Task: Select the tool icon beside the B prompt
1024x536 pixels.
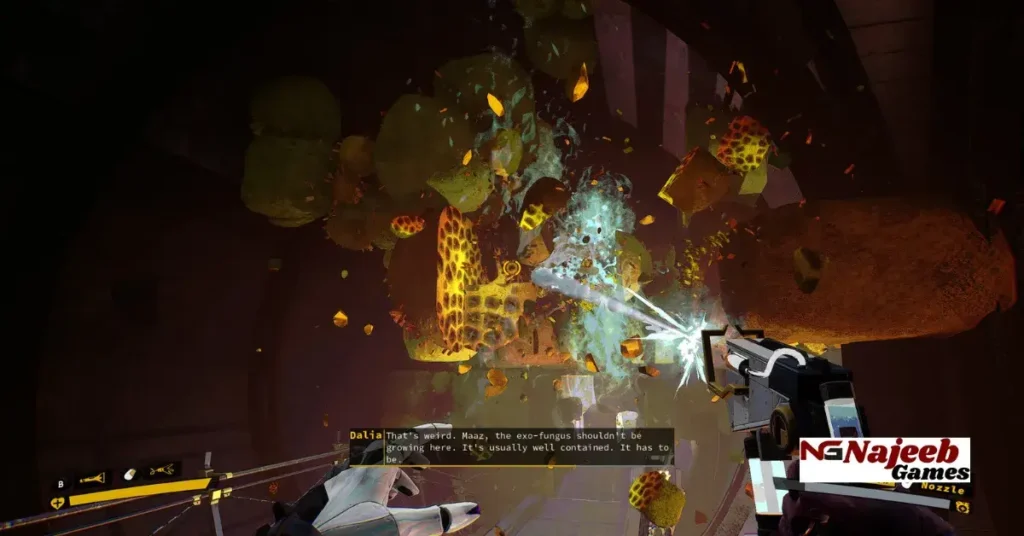Action: (93, 479)
